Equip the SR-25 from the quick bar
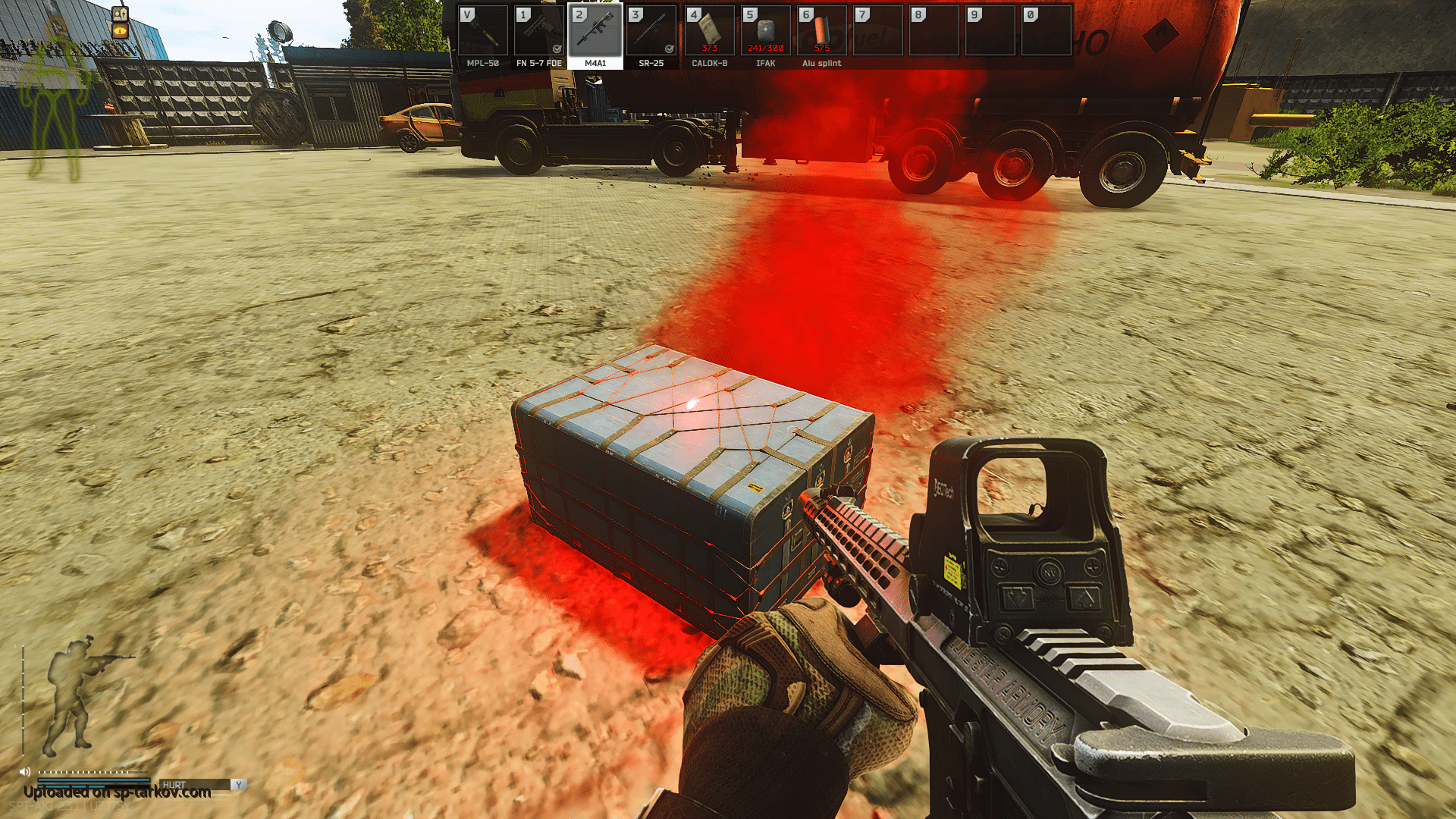The width and height of the screenshot is (1456, 819). [x=651, y=32]
